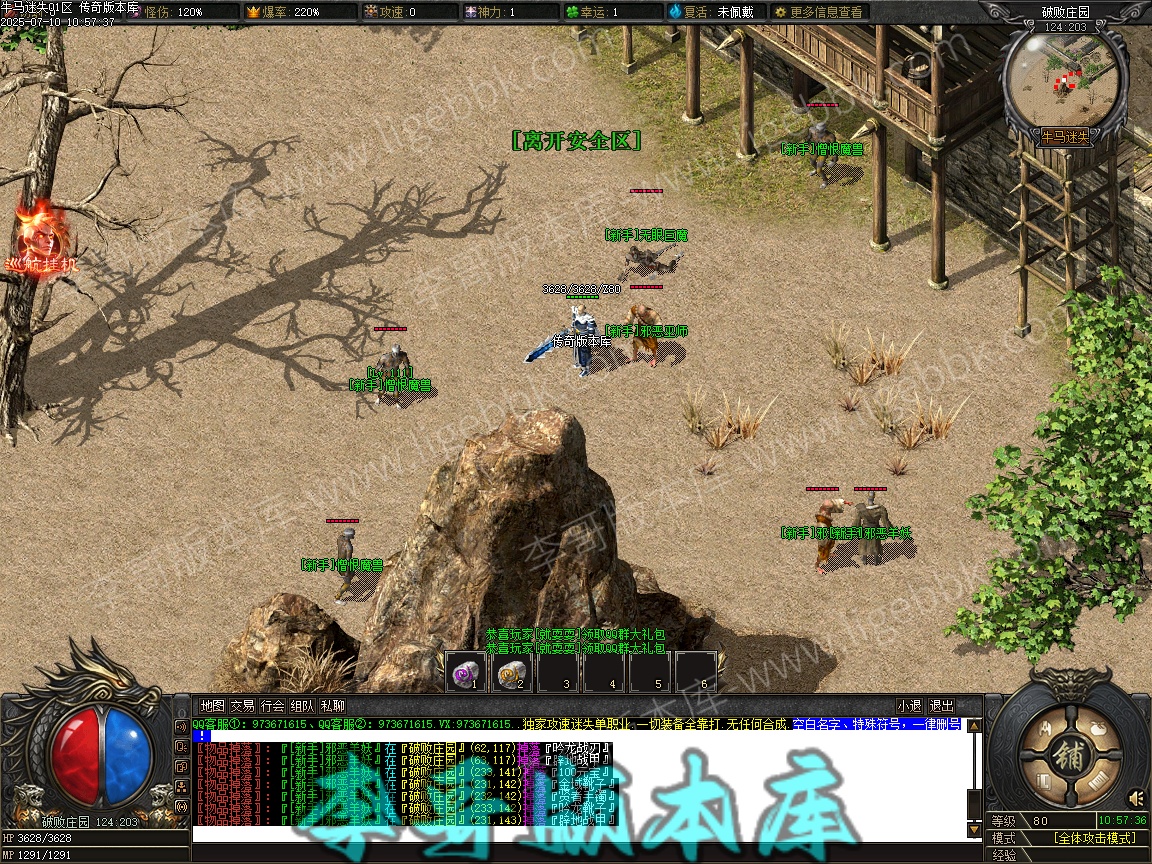Toggle the sound speaker icon
Viewport: 1152px width, 864px height.
coord(1136,798)
